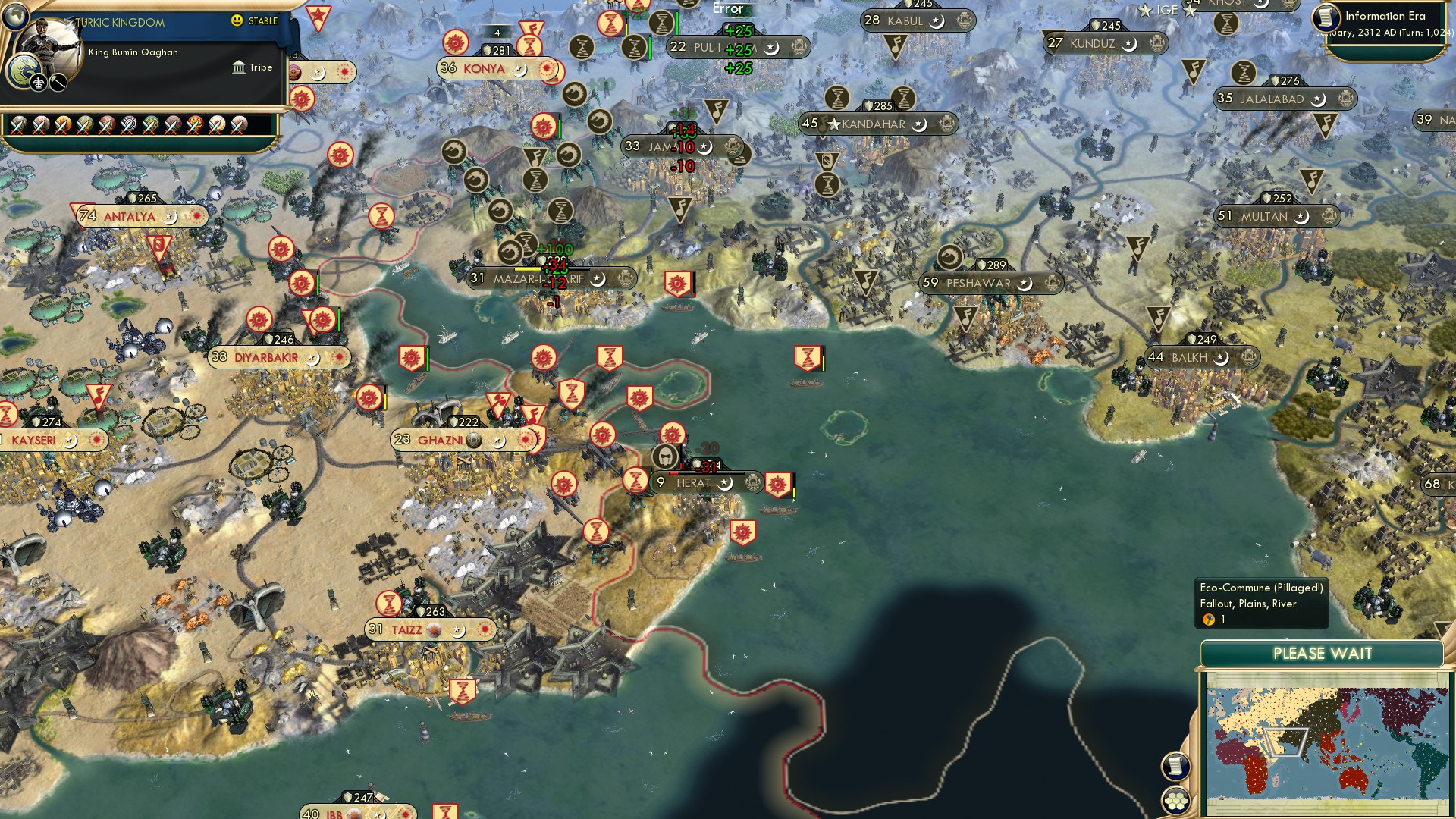Select the helmet unit flag above Herat
This screenshot has height=819, width=1456.
pos(664,458)
